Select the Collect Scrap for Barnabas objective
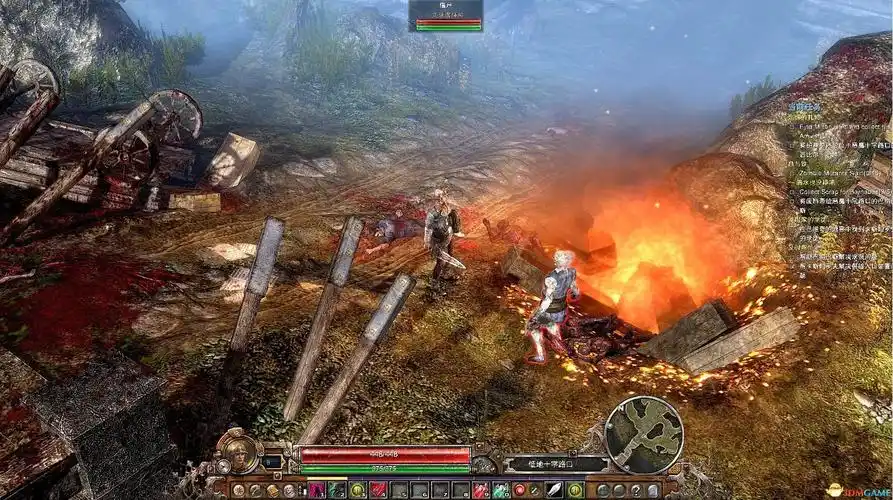Viewport: 893px width, 500px height. pos(840,190)
